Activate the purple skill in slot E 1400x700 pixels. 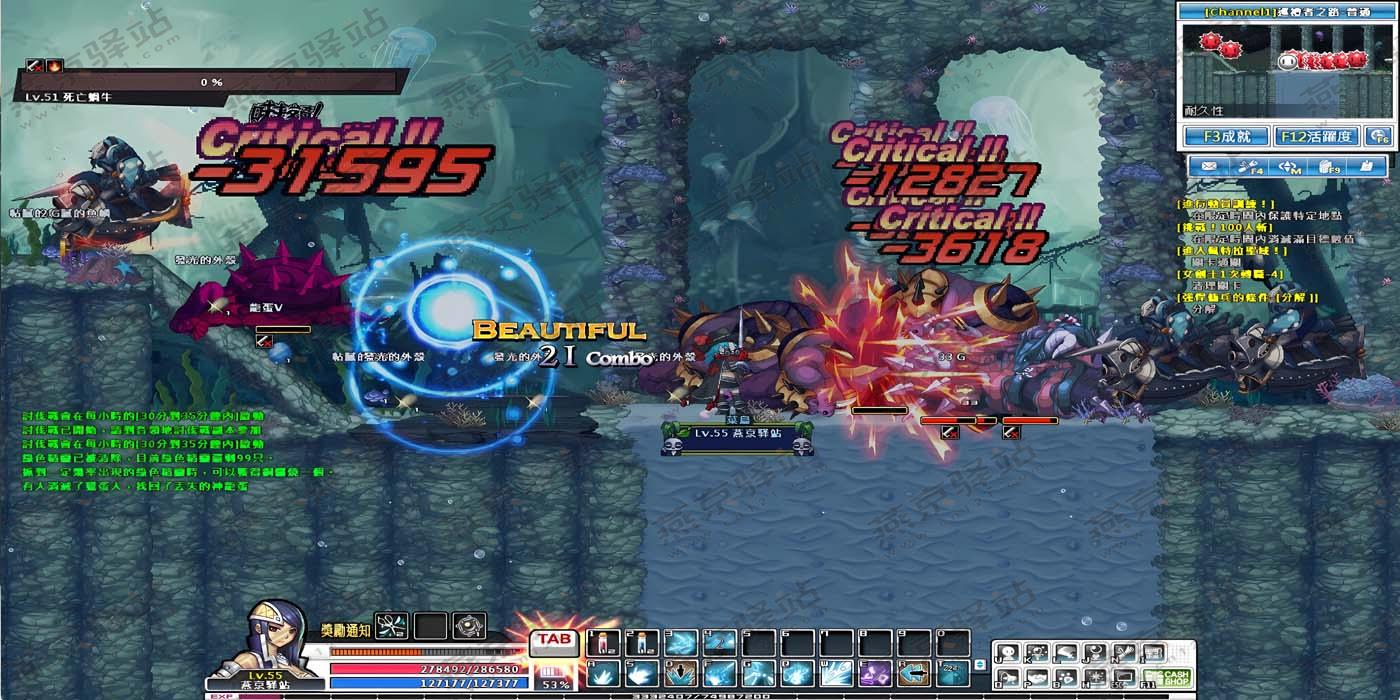(874, 674)
